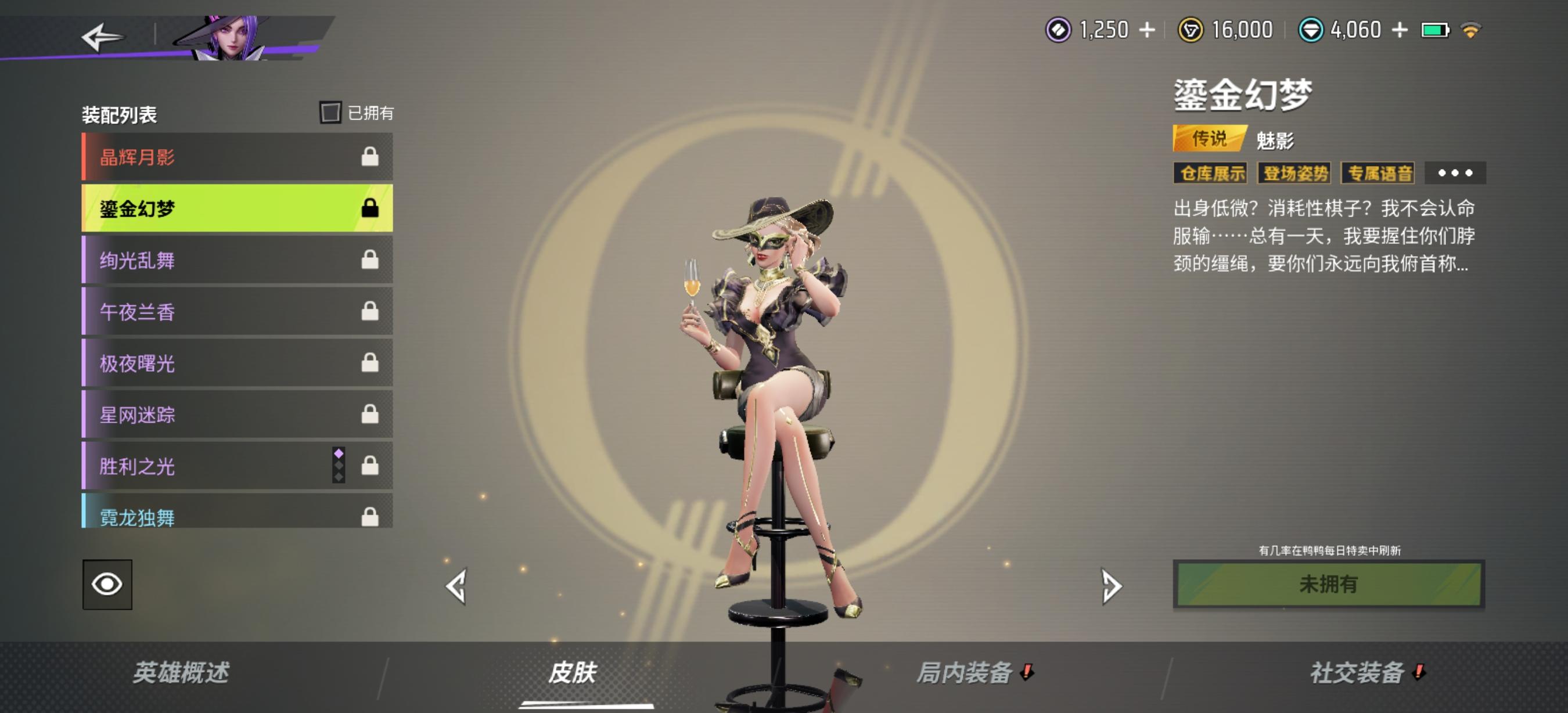
Task: Enable the 已拥有 owned filter checkbox
Action: pyautogui.click(x=330, y=113)
